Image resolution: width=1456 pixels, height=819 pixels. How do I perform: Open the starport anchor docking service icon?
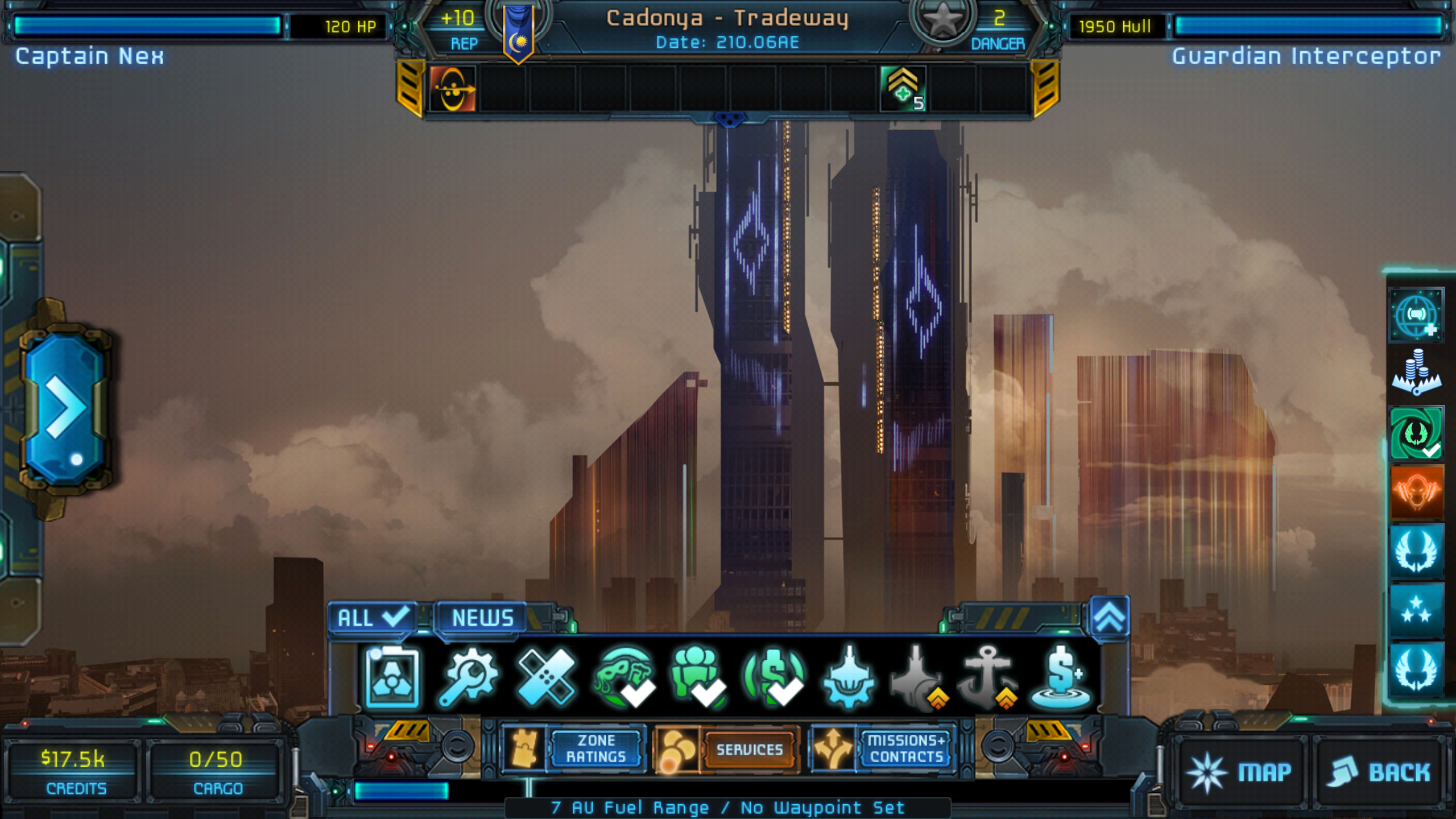(x=987, y=677)
